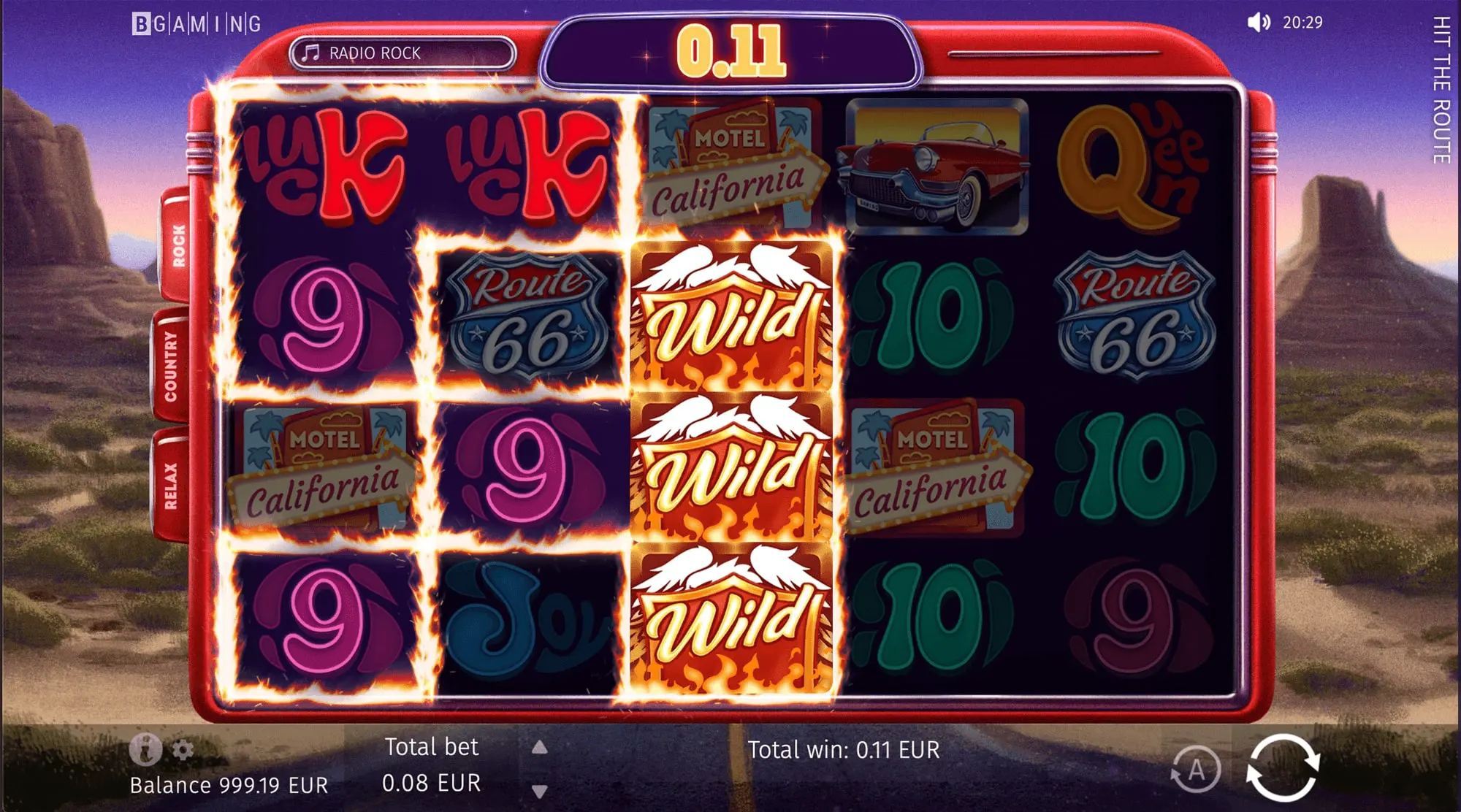Spin the reels with the circular arrows button
The height and width of the screenshot is (812, 1461).
point(1283,769)
